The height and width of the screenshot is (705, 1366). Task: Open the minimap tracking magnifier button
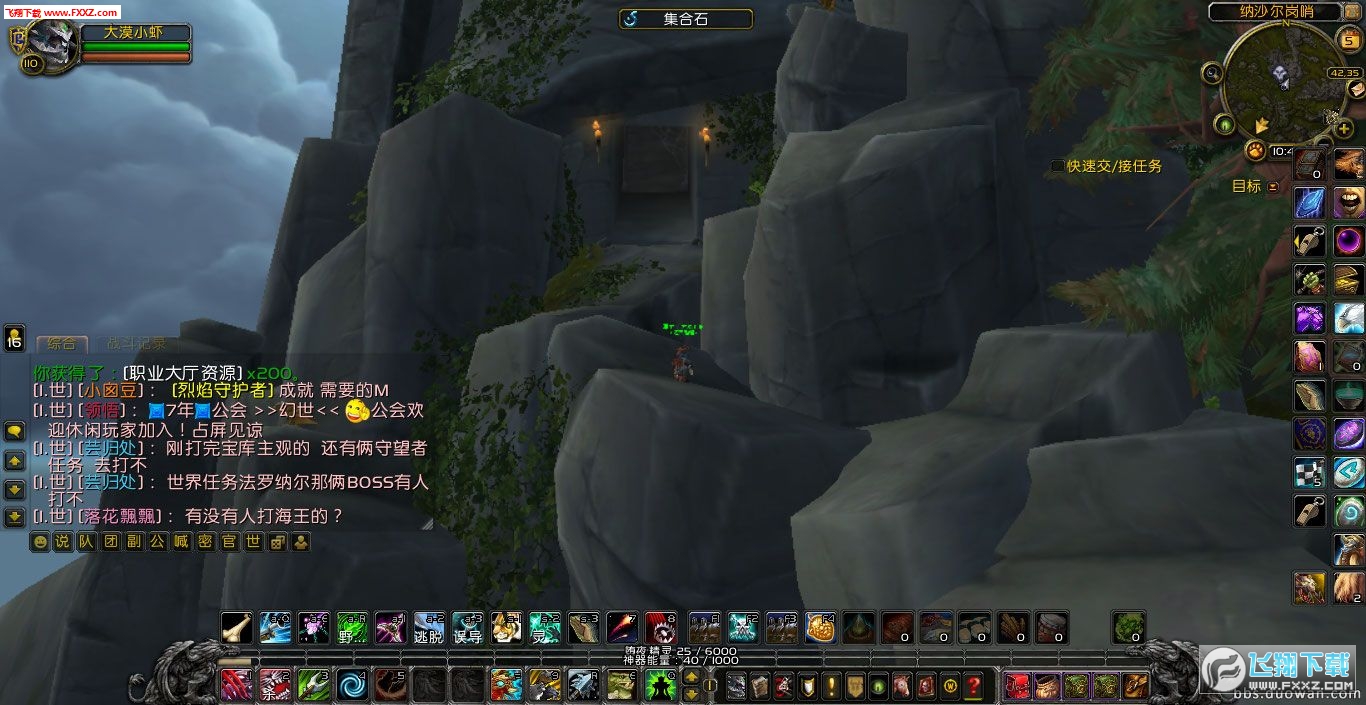coord(1213,72)
